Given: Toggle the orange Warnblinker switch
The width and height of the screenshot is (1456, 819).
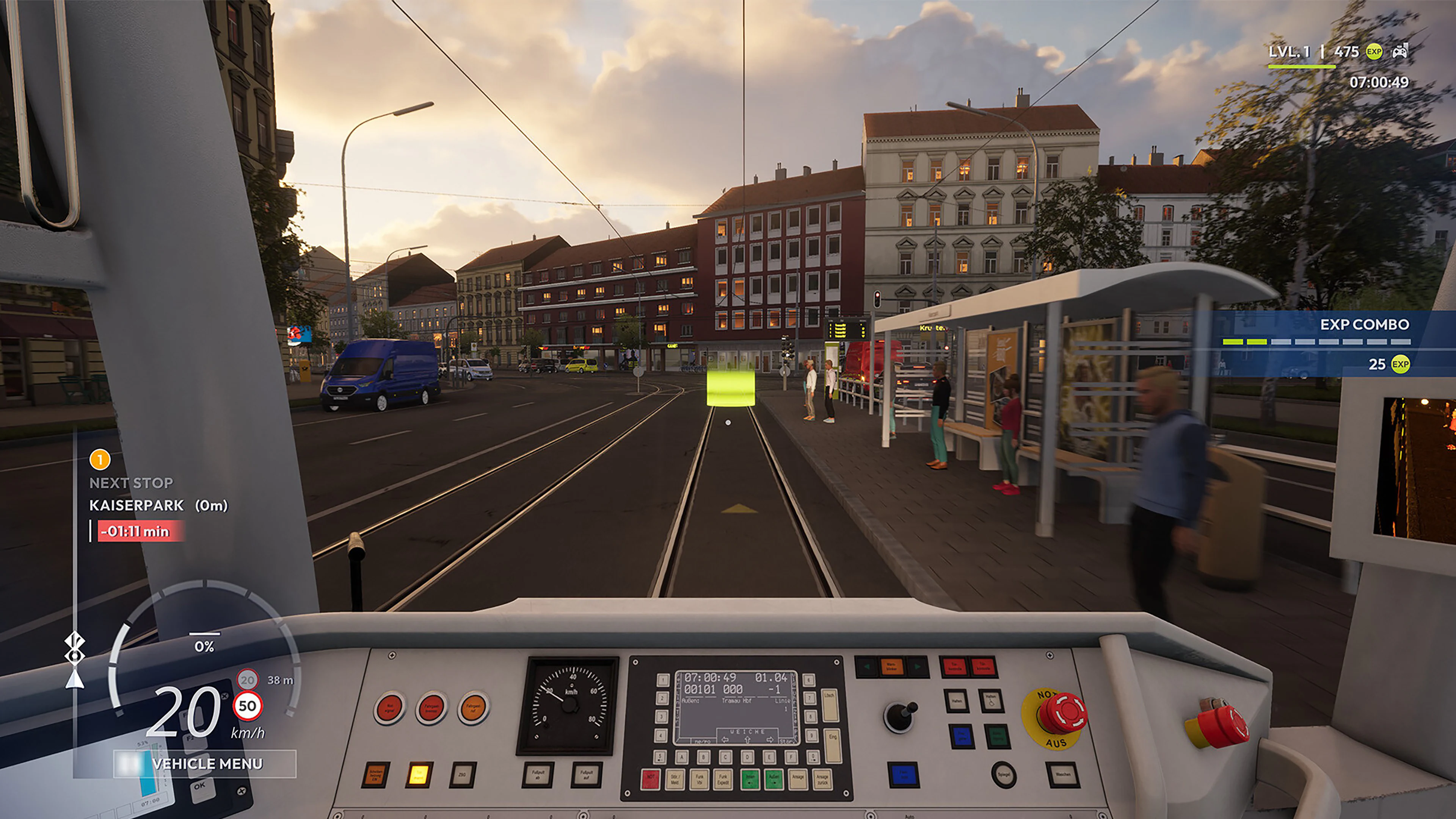Looking at the screenshot, I should [x=892, y=667].
